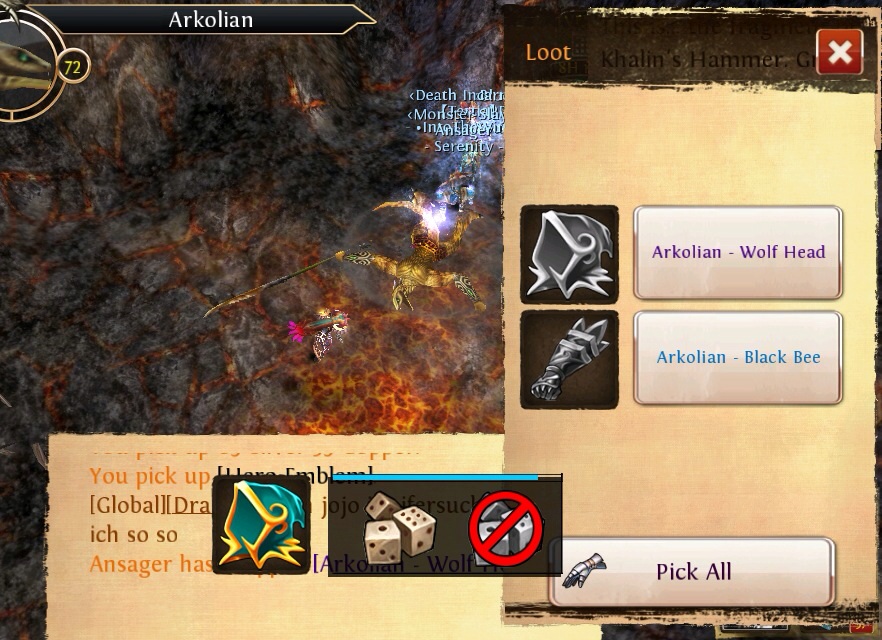
Task: Close the Loot window
Action: pyautogui.click(x=840, y=52)
